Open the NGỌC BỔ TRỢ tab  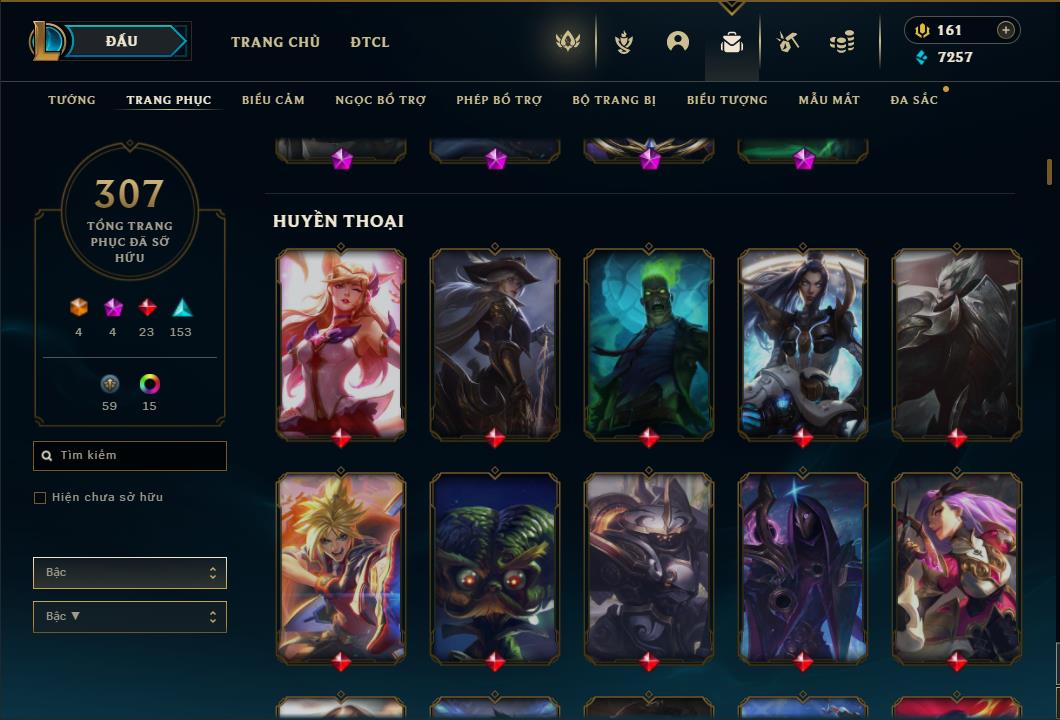pos(380,100)
